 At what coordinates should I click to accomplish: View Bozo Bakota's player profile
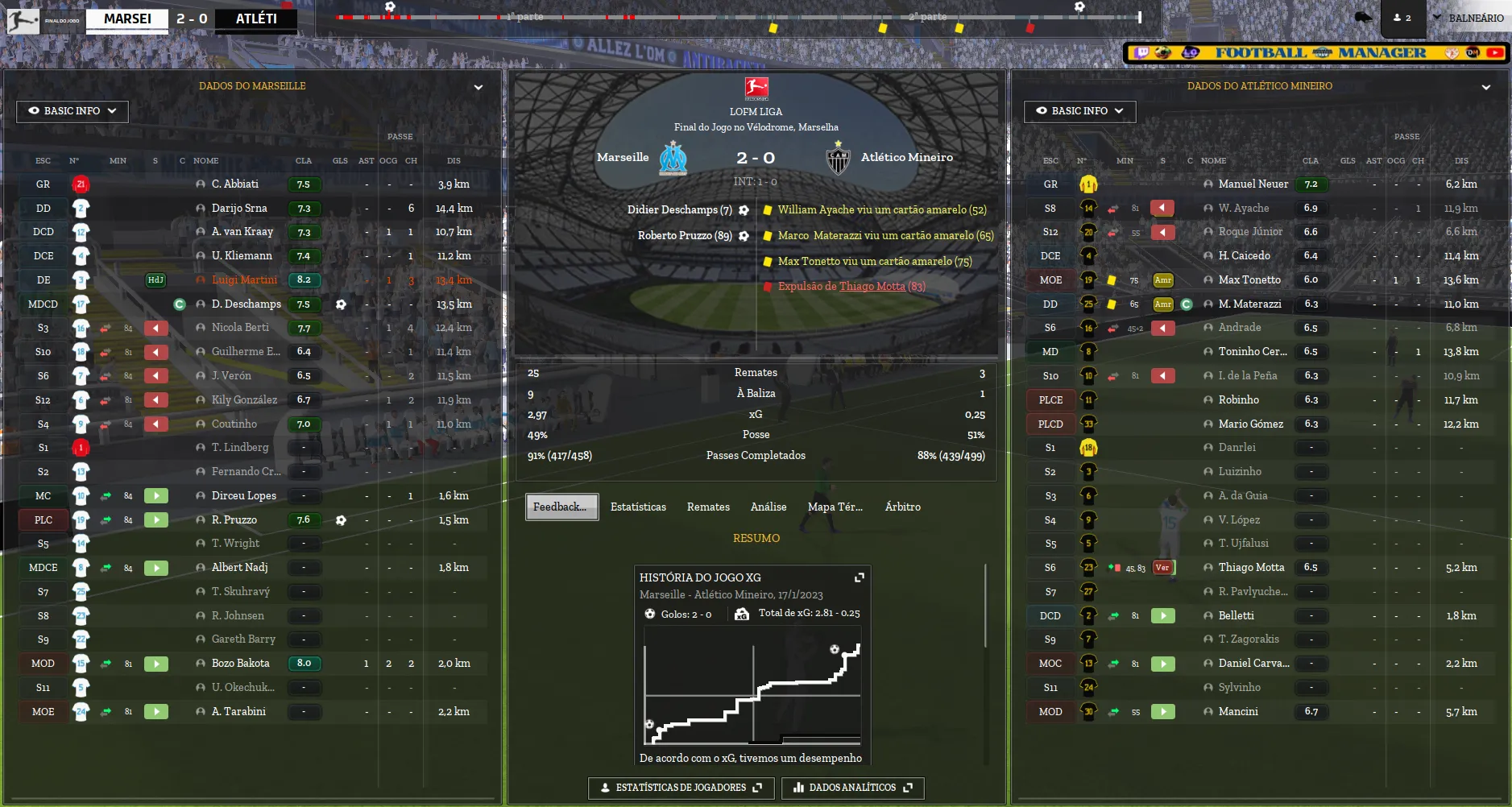[240, 664]
